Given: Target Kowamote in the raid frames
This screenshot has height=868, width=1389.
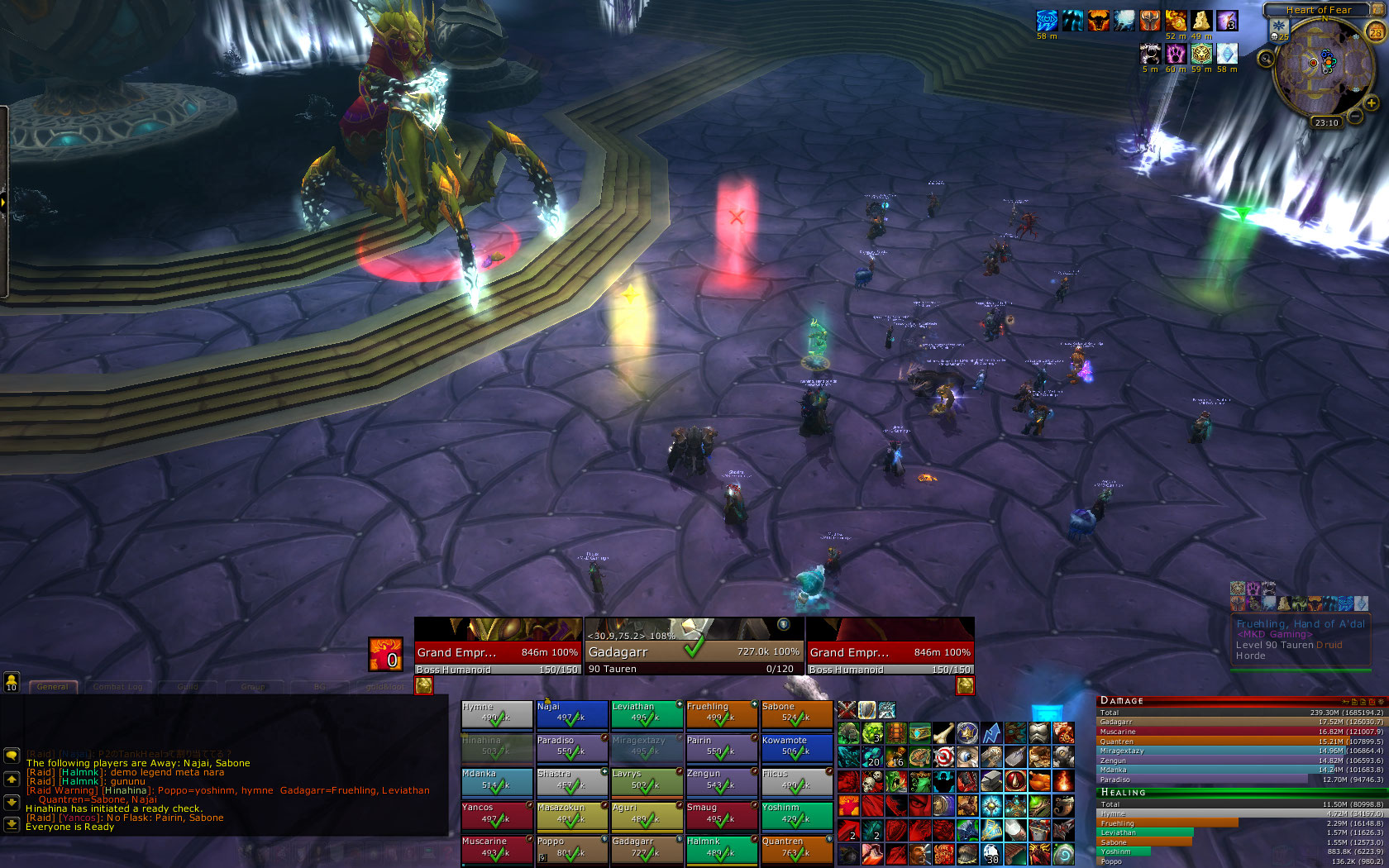Looking at the screenshot, I should 796,747.
